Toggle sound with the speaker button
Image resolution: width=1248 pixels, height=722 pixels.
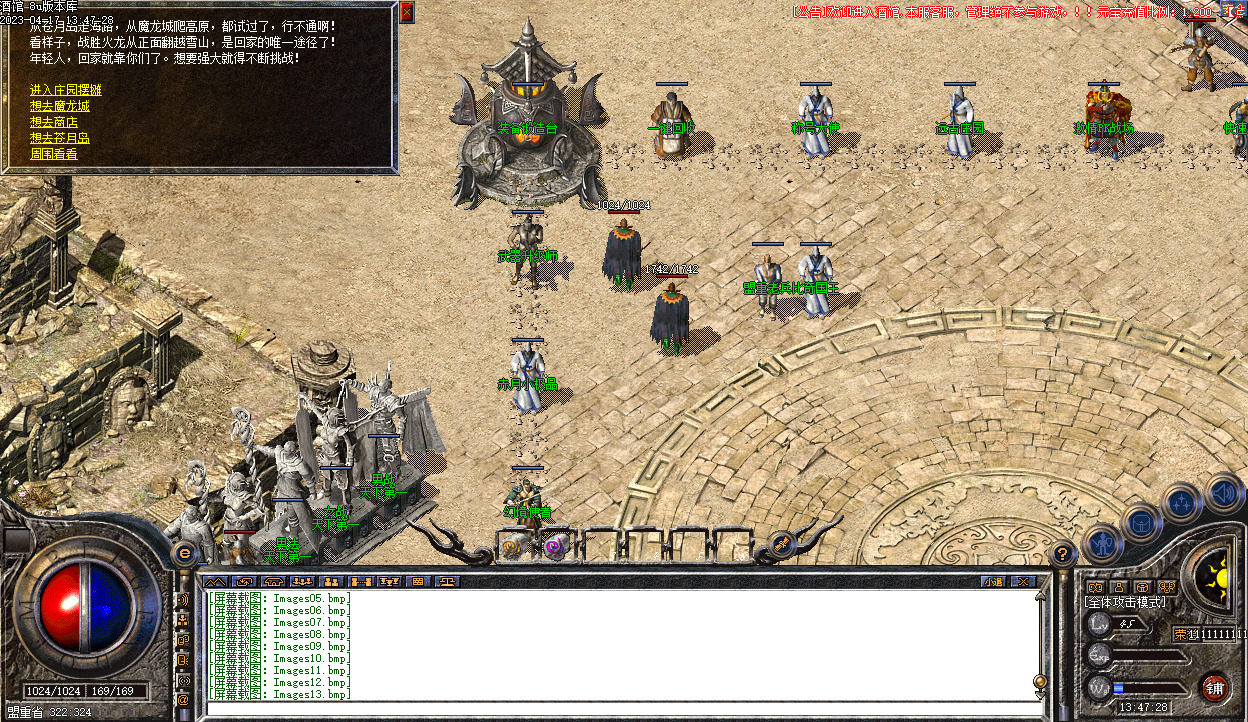1223,492
